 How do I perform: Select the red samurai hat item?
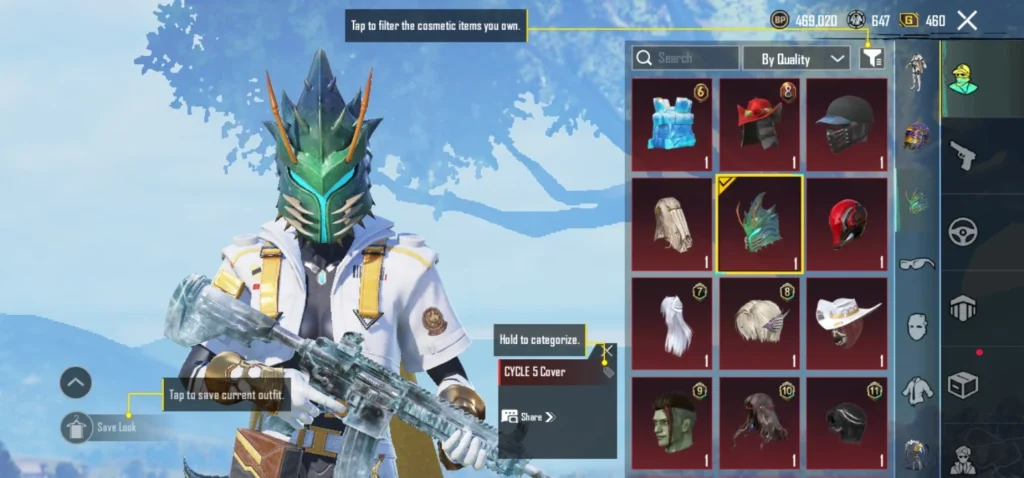759,125
